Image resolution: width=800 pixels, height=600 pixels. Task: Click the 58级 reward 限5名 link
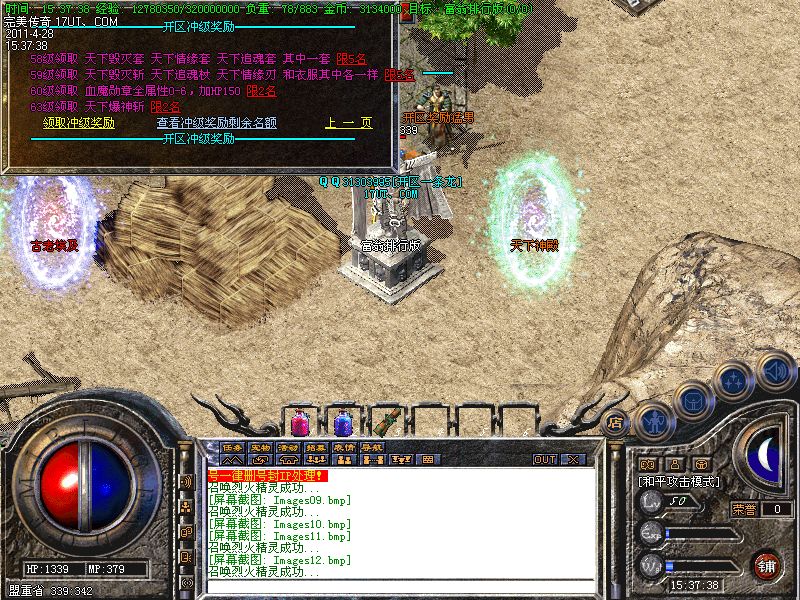pos(351,59)
